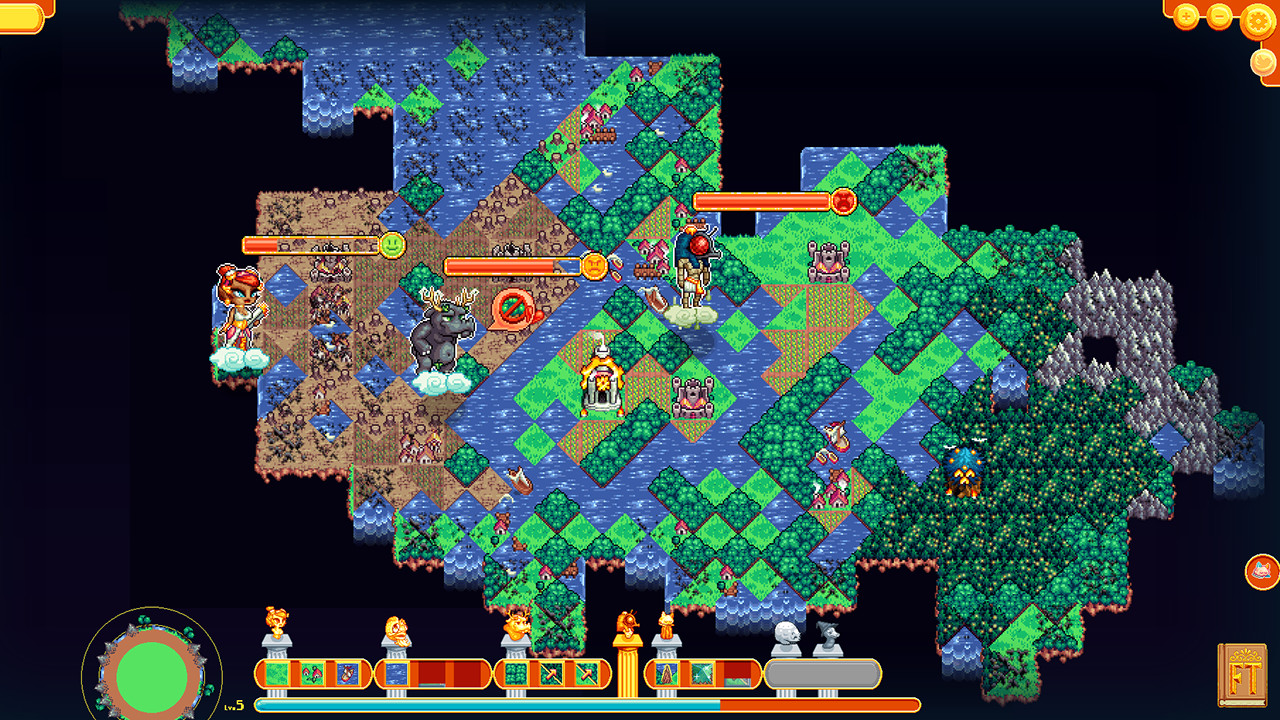
Task: Open the FT book in the bottom-right corner
Action: pyautogui.click(x=1245, y=675)
